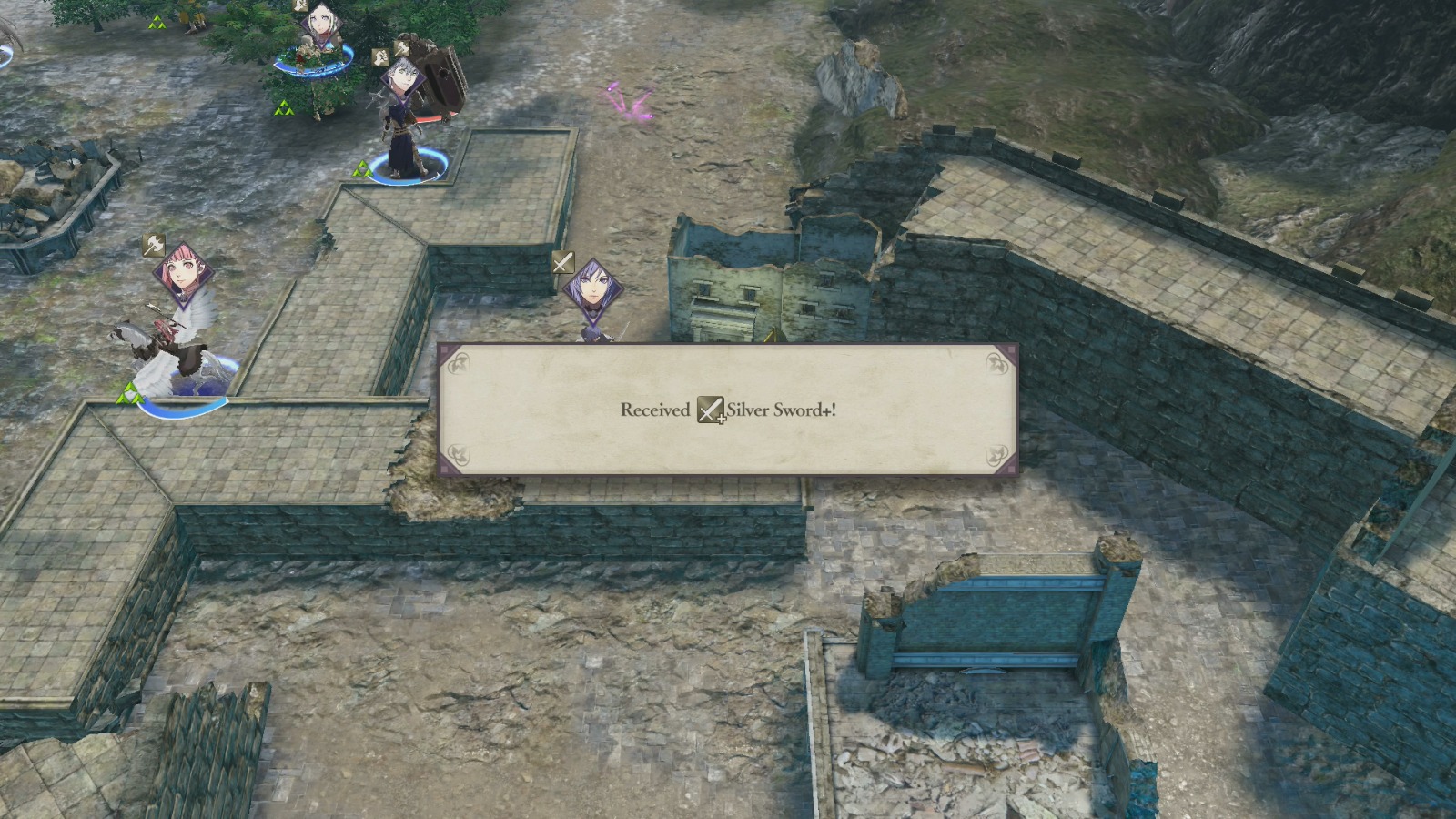1456x819 pixels.
Task: Click the axe weapon icon above Hilda's portrait
Action: click(153, 245)
